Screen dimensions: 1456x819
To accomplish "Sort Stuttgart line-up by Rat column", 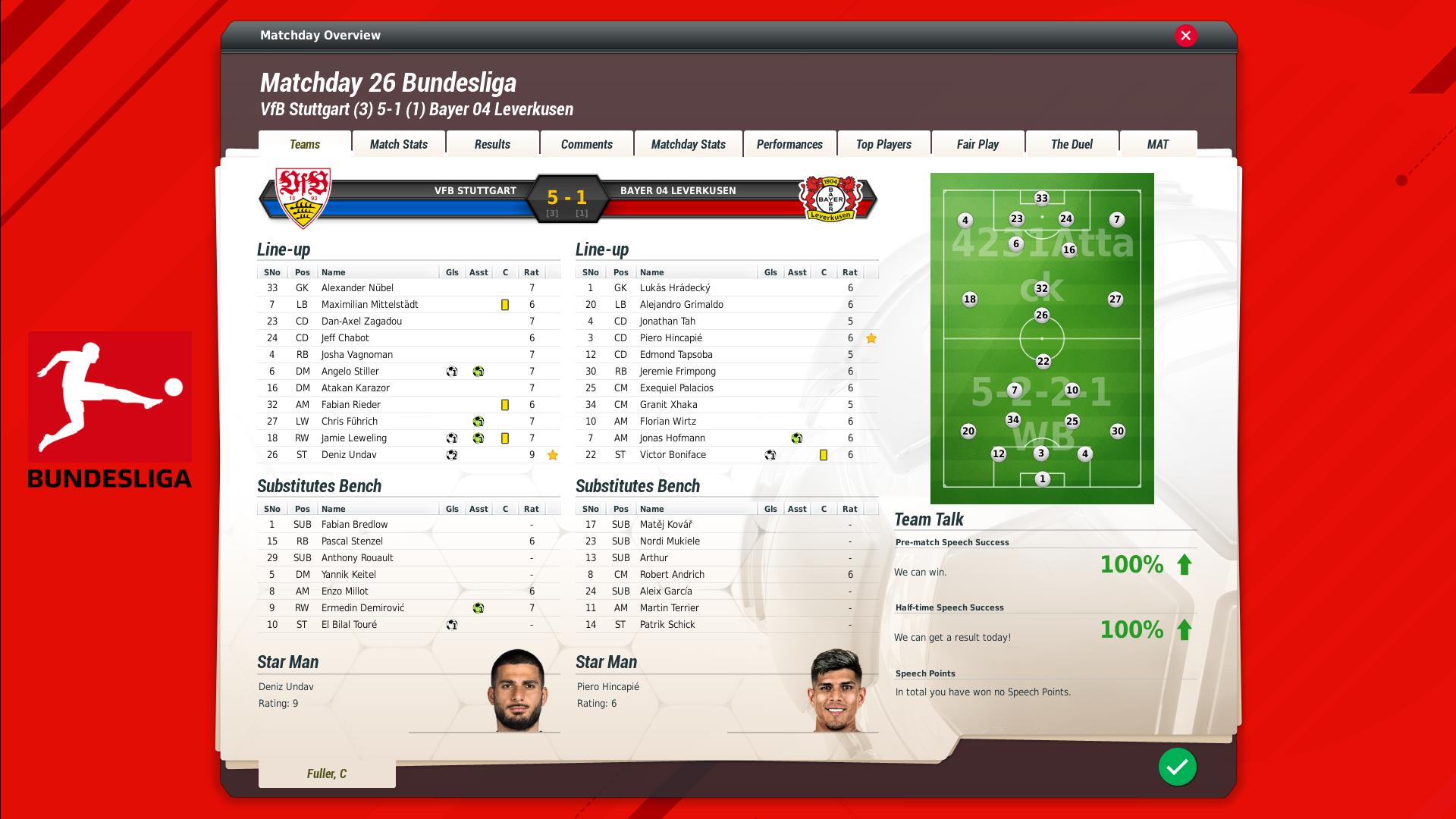I will click(532, 272).
